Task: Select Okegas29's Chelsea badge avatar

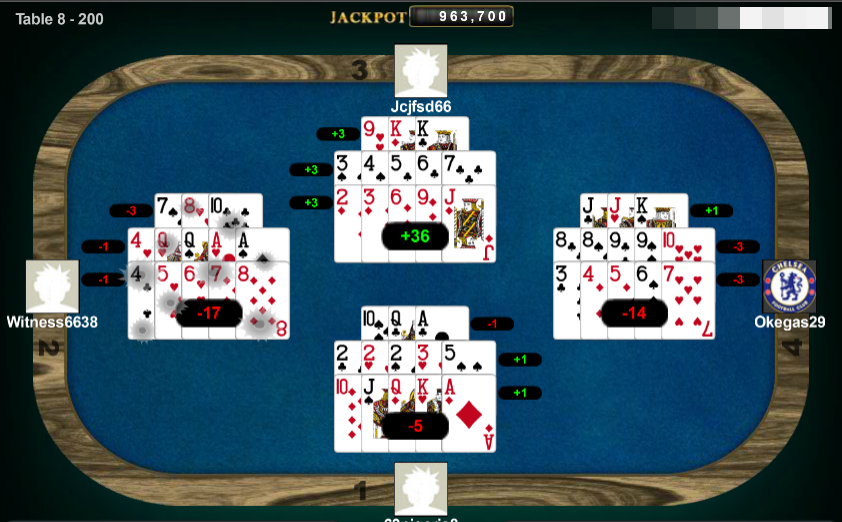Action: click(x=789, y=287)
